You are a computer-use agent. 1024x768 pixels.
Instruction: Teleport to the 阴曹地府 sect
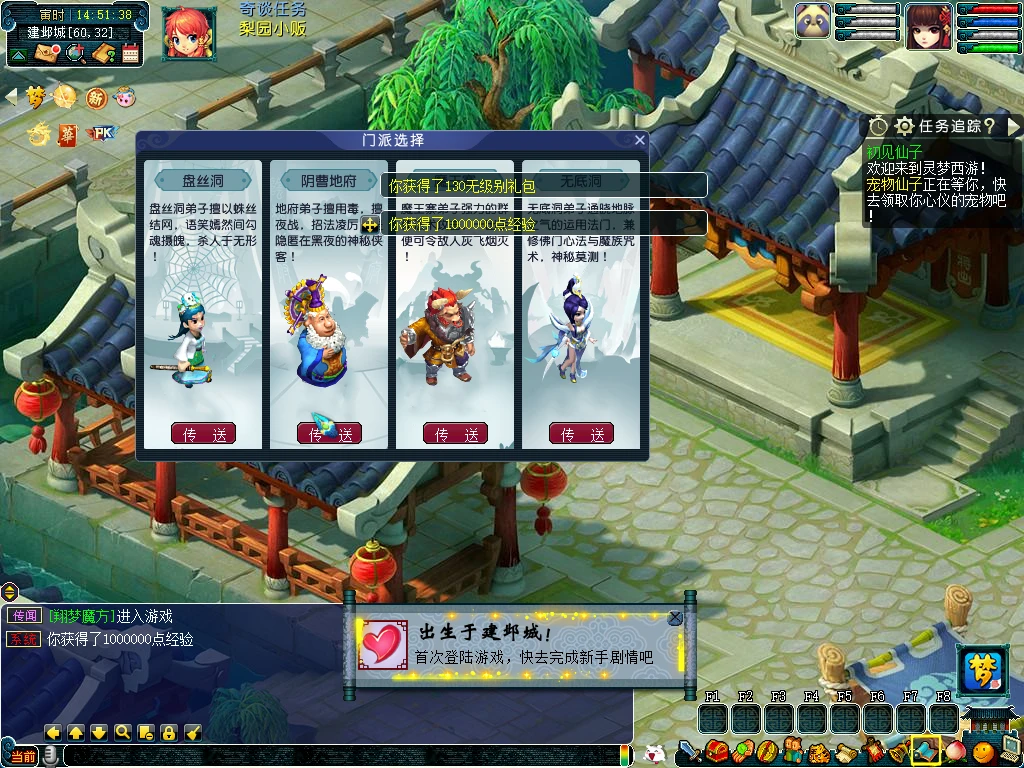tap(329, 434)
